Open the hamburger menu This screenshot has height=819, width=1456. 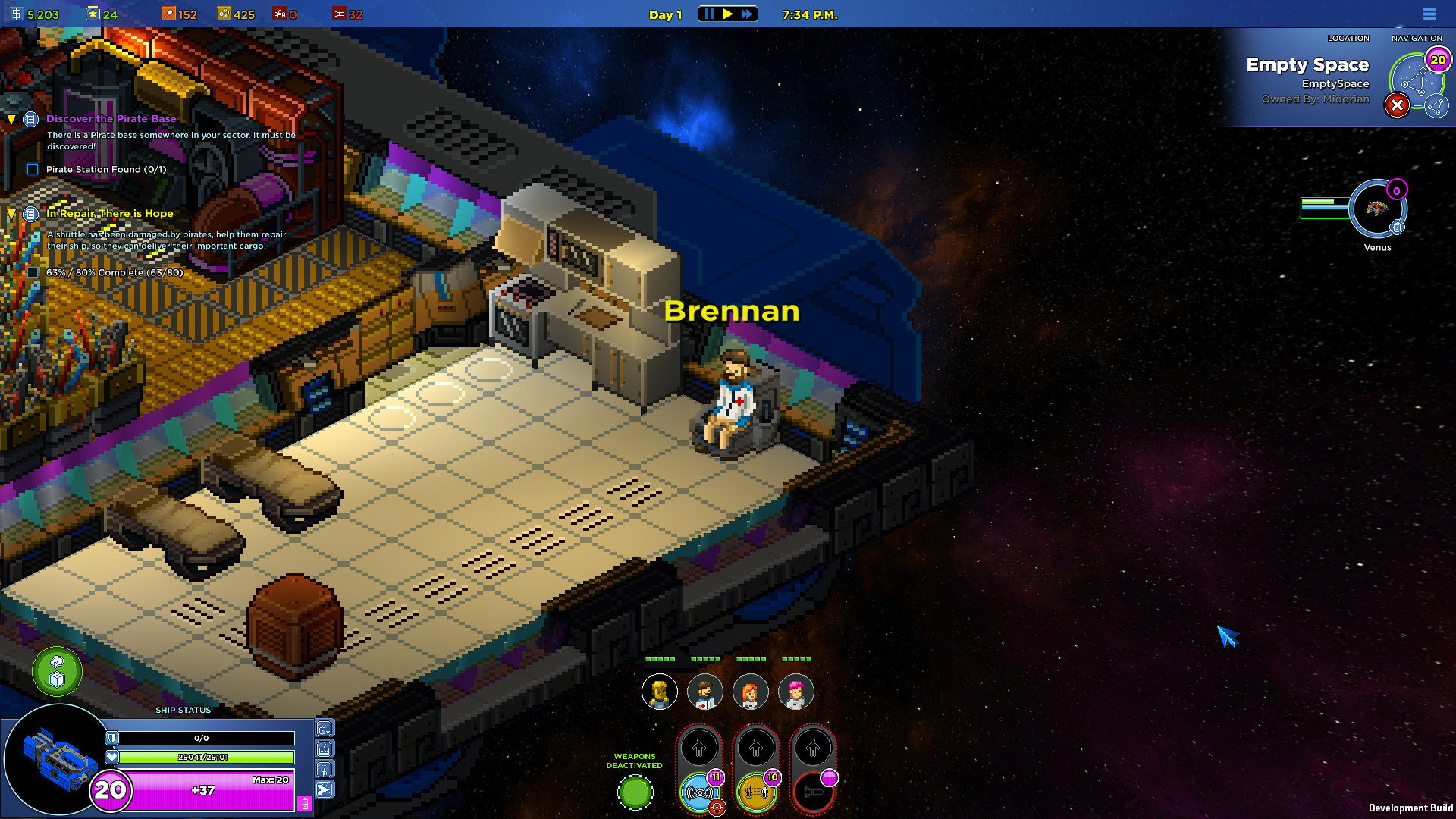click(x=1429, y=14)
